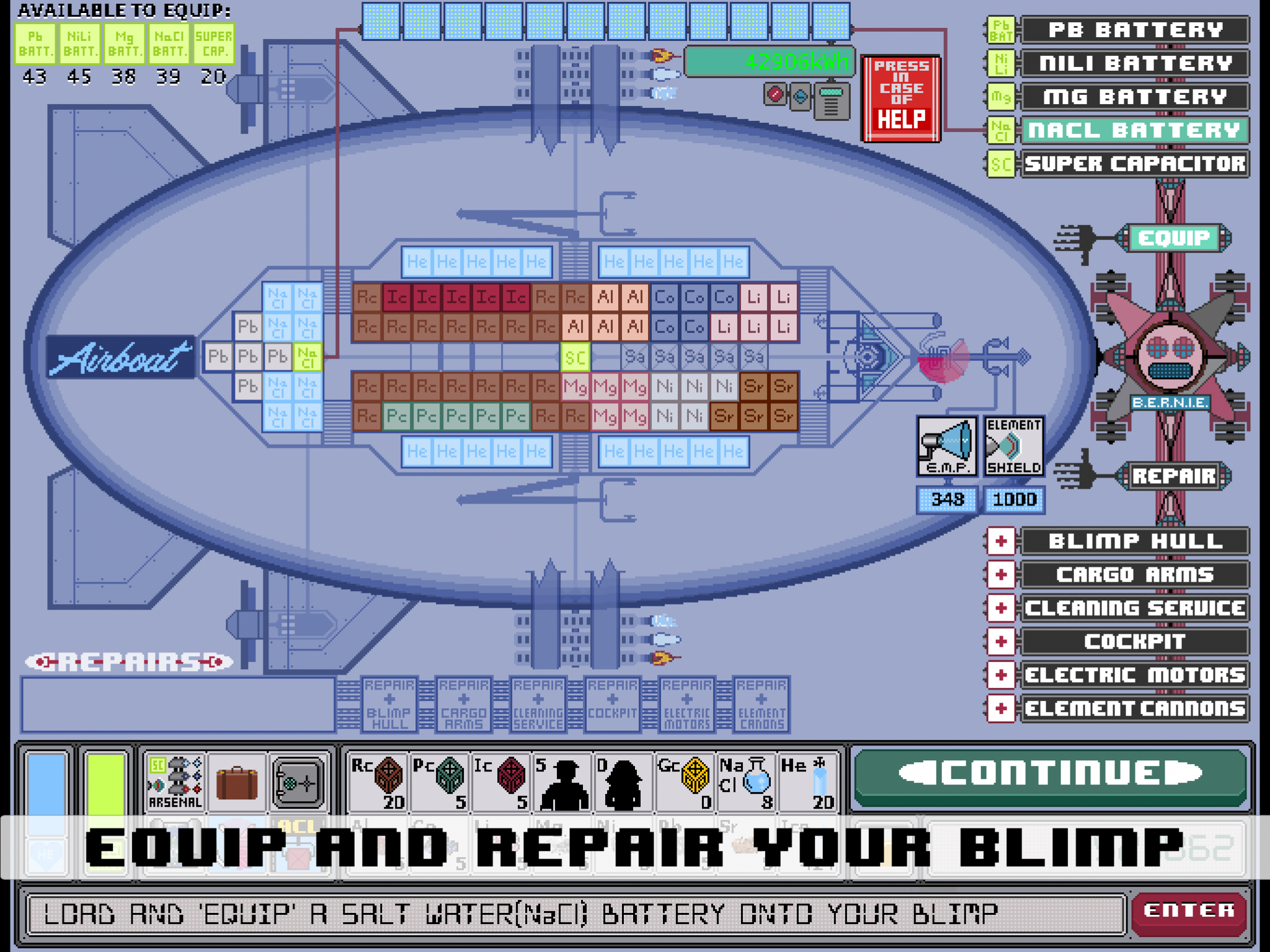Viewport: 1270px width, 952px height.
Task: Expand Cargo Arms with its plus button
Action: (1000, 574)
